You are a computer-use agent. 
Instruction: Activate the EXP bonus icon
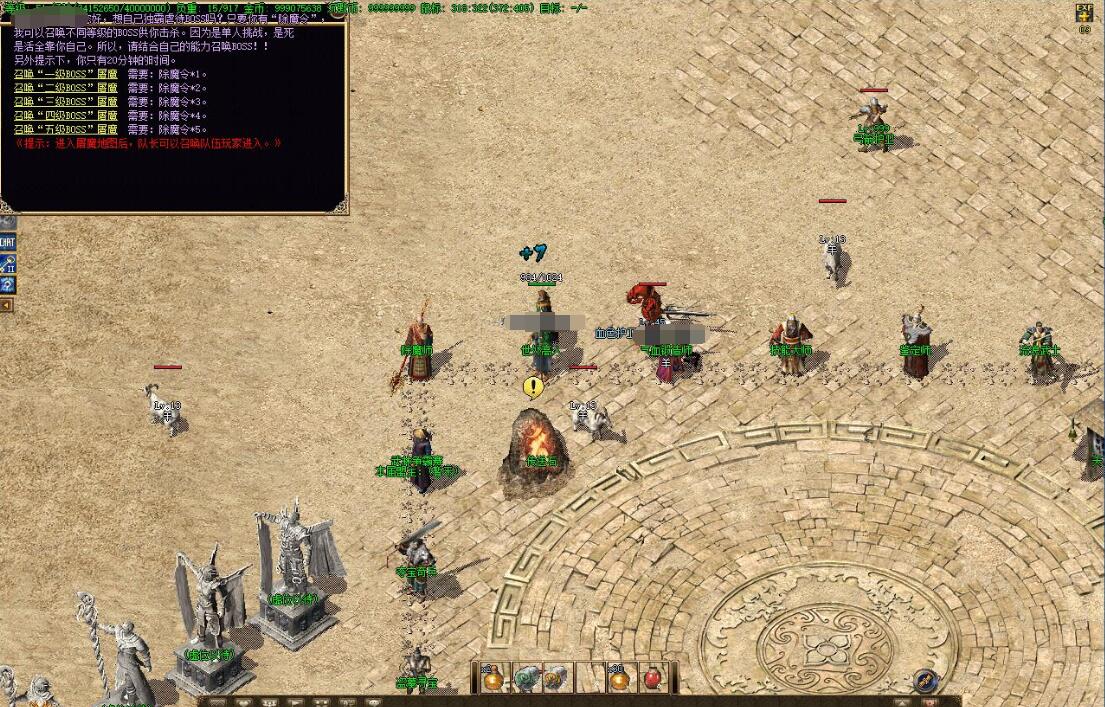(x=1084, y=14)
